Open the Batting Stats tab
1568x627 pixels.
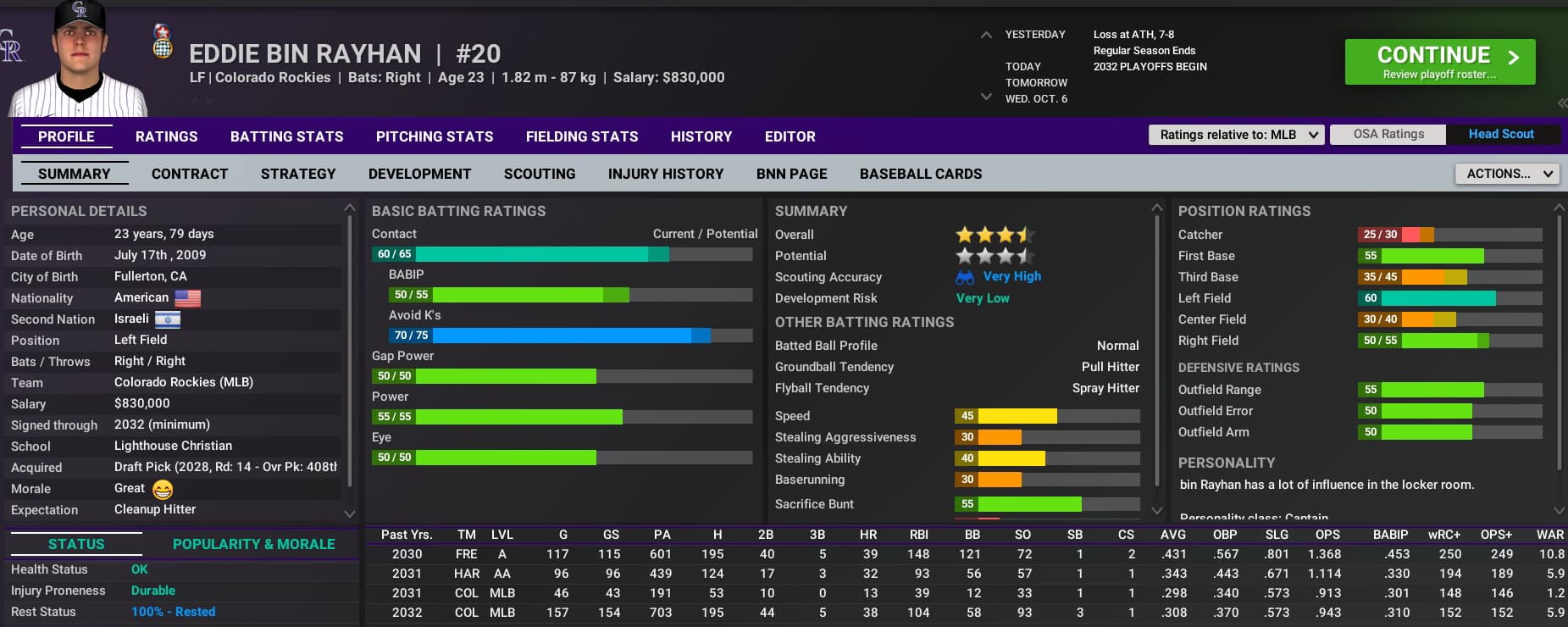click(286, 136)
